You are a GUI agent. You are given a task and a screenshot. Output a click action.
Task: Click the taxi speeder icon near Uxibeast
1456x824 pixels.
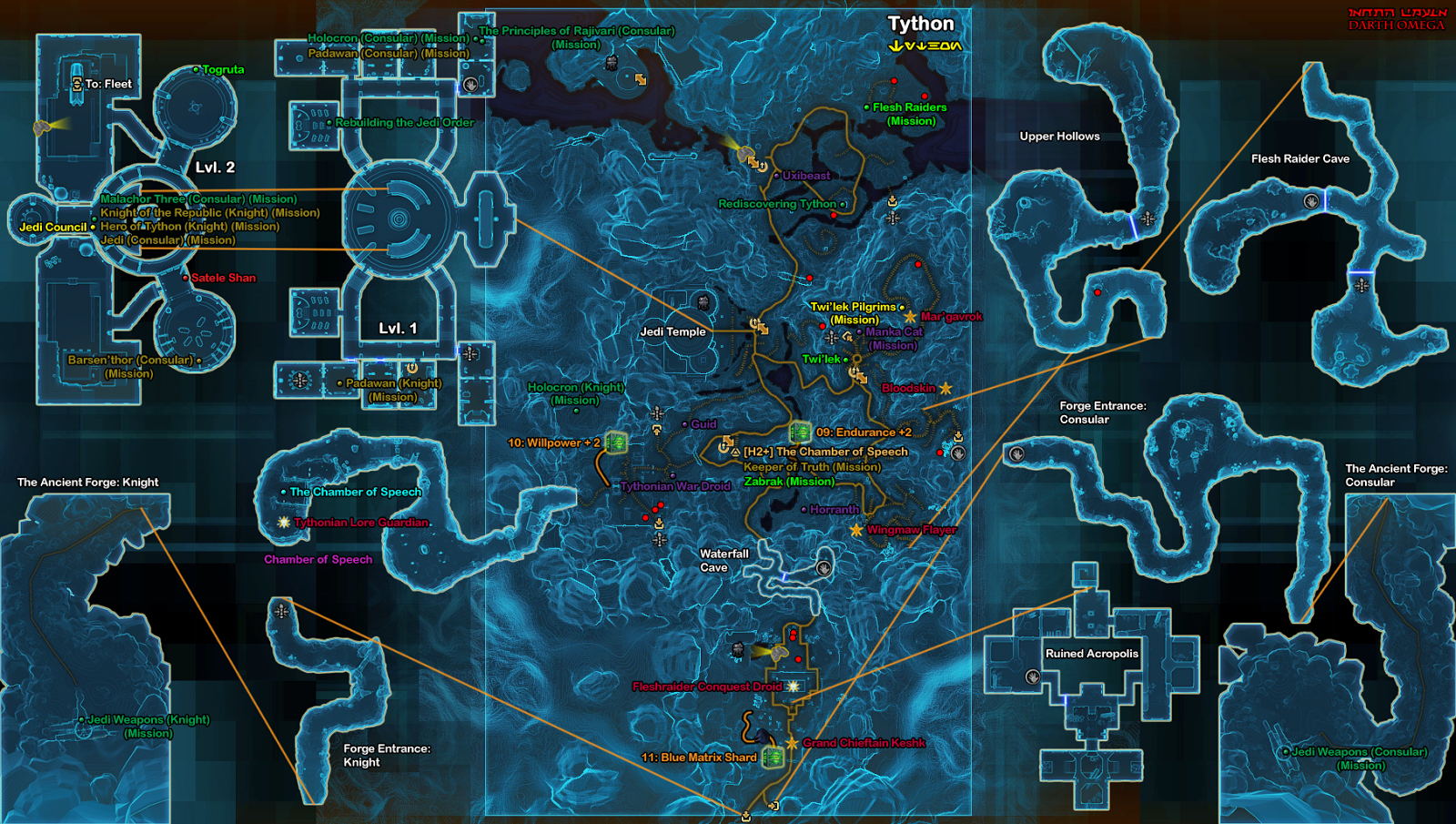[753, 162]
